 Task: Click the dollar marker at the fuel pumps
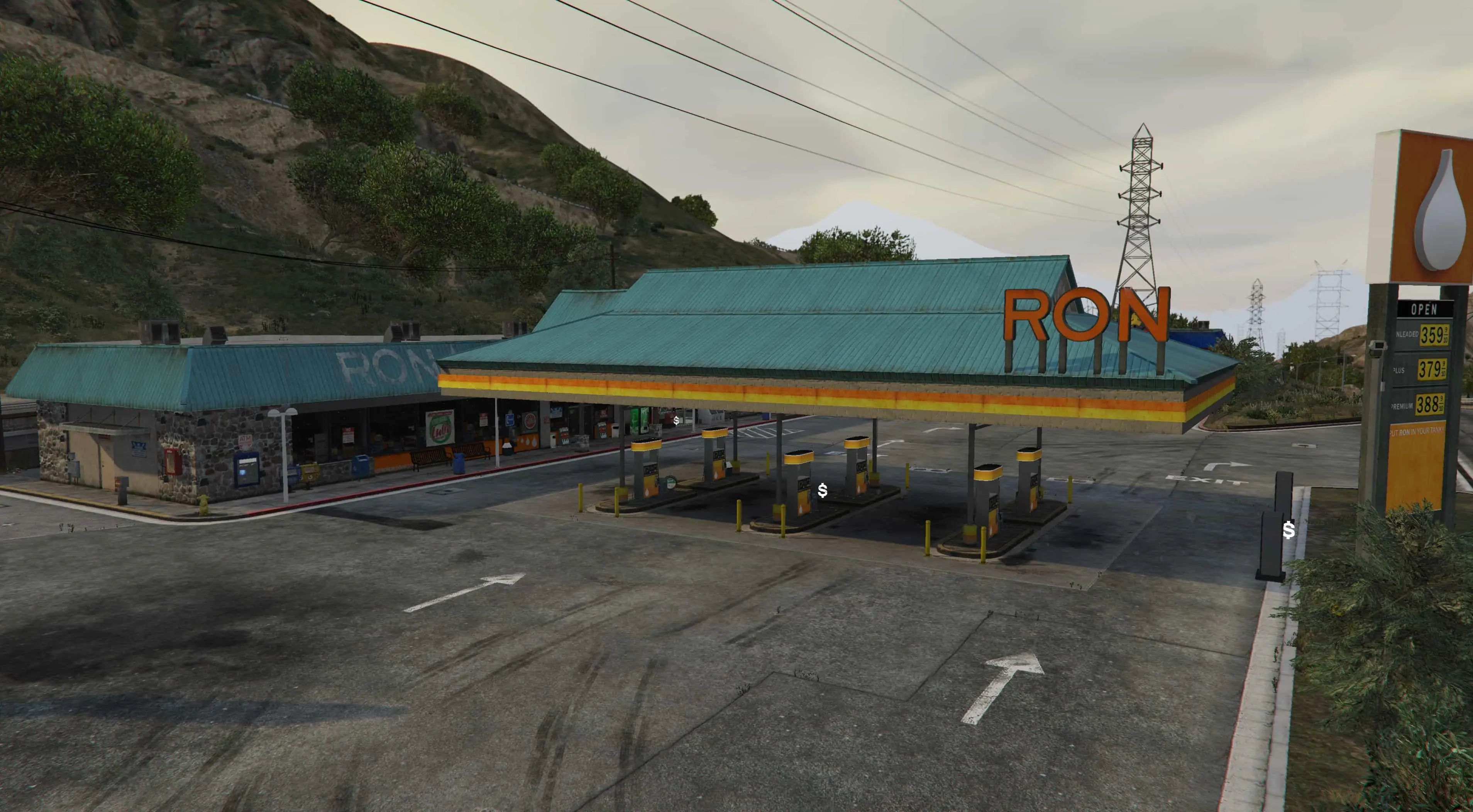tap(822, 490)
